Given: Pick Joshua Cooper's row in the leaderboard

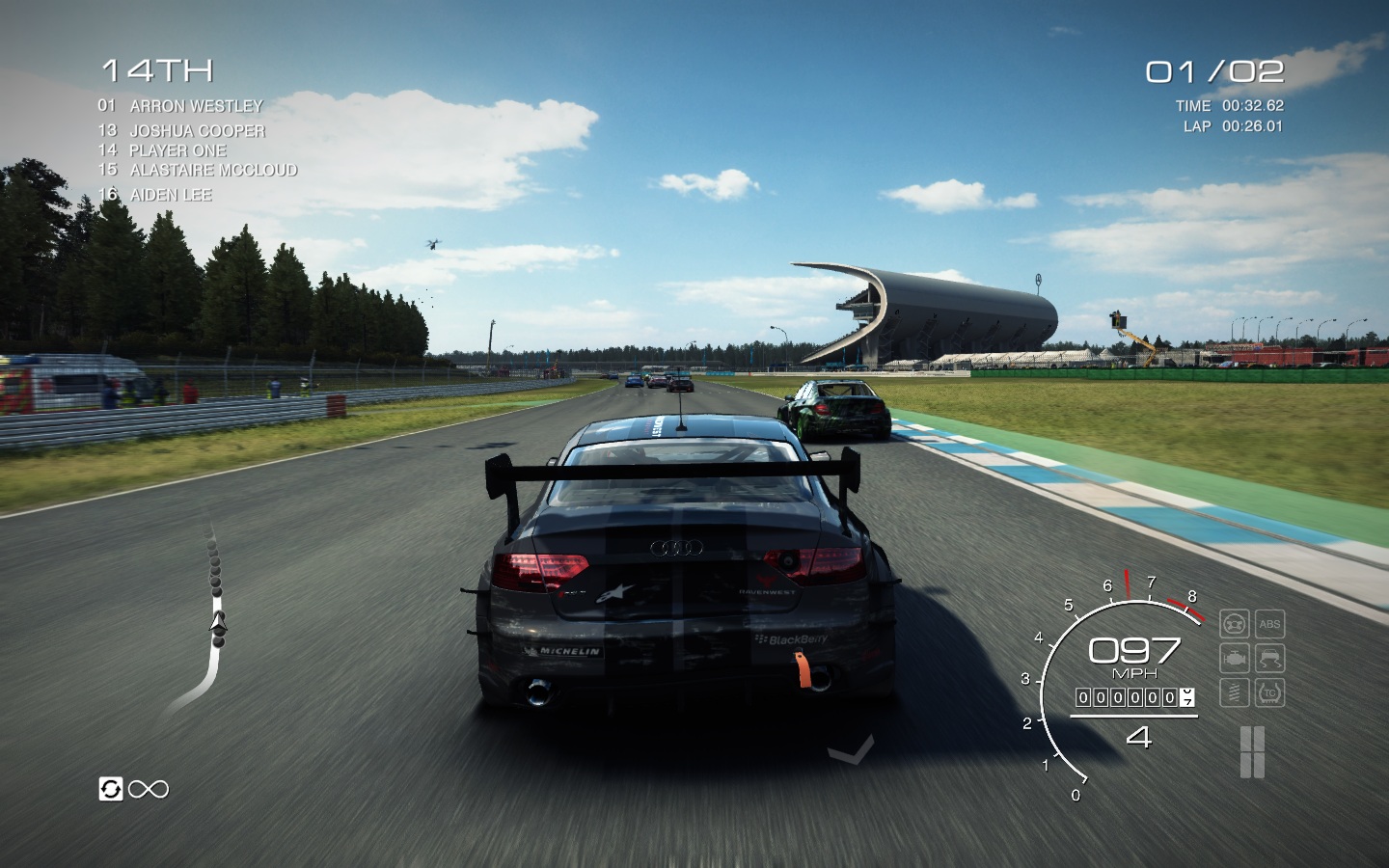Looking at the screenshot, I should point(197,131).
